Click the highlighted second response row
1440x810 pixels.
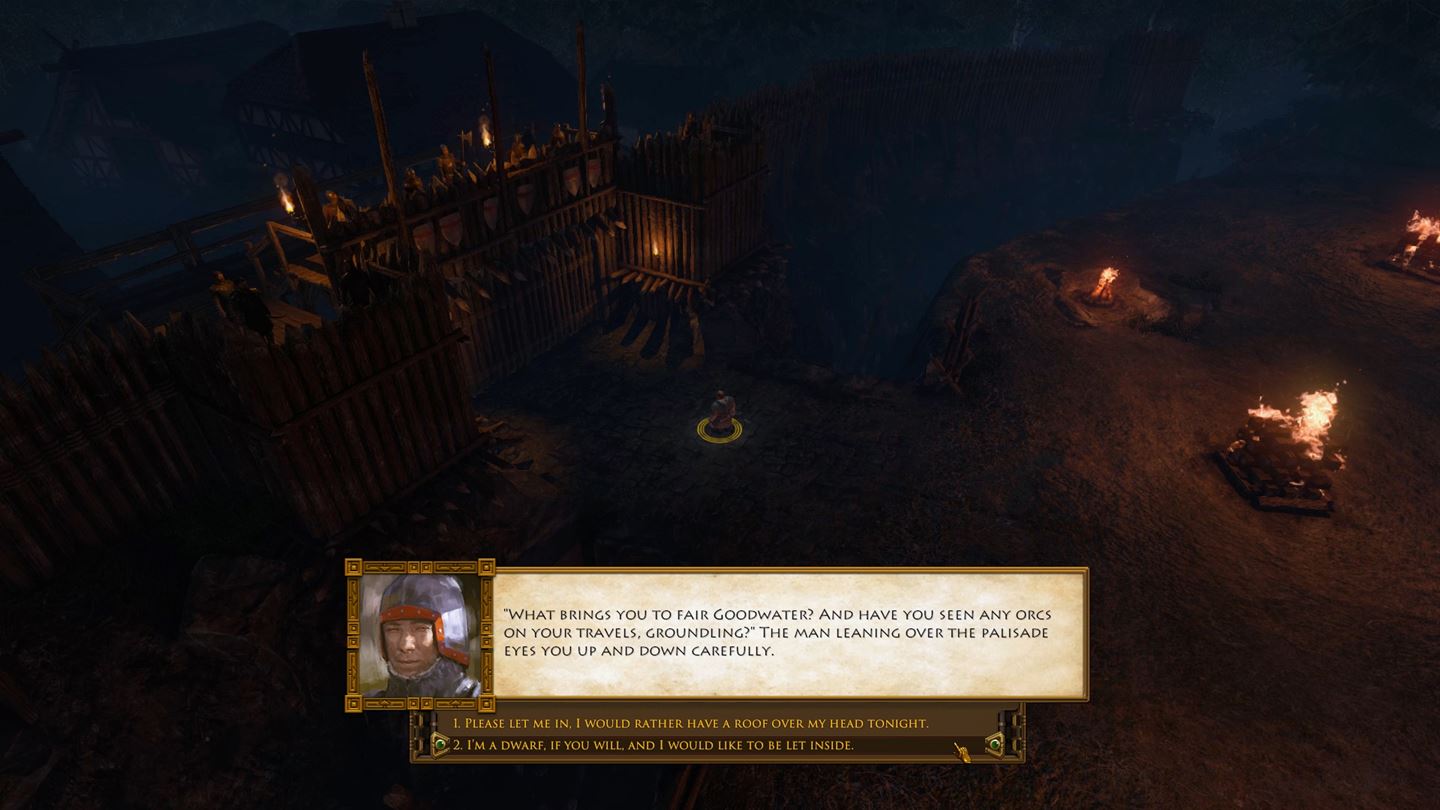700,744
